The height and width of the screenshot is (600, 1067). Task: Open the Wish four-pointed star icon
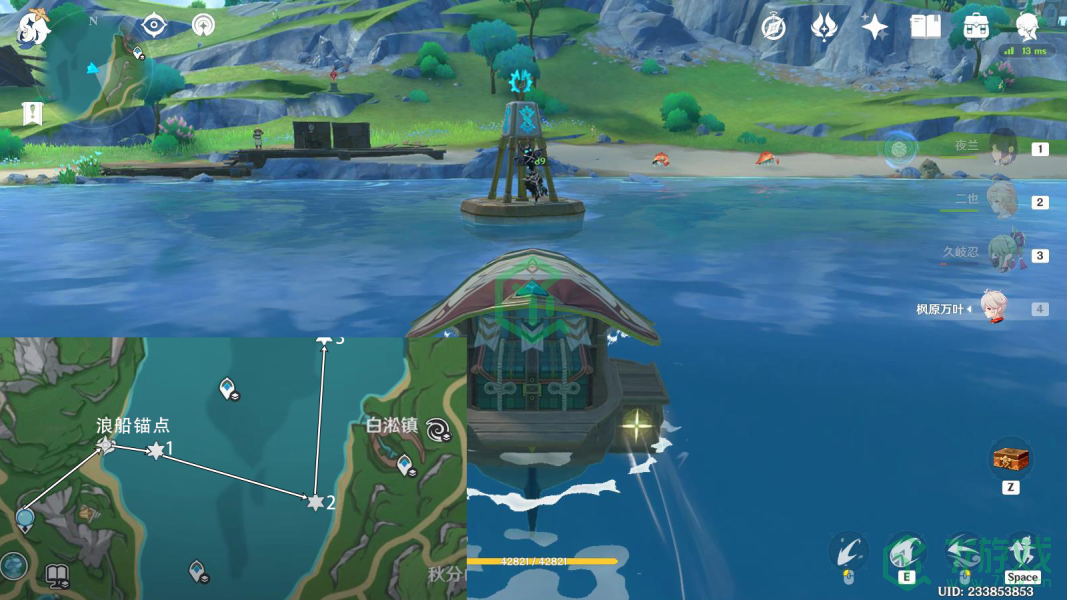(x=875, y=27)
